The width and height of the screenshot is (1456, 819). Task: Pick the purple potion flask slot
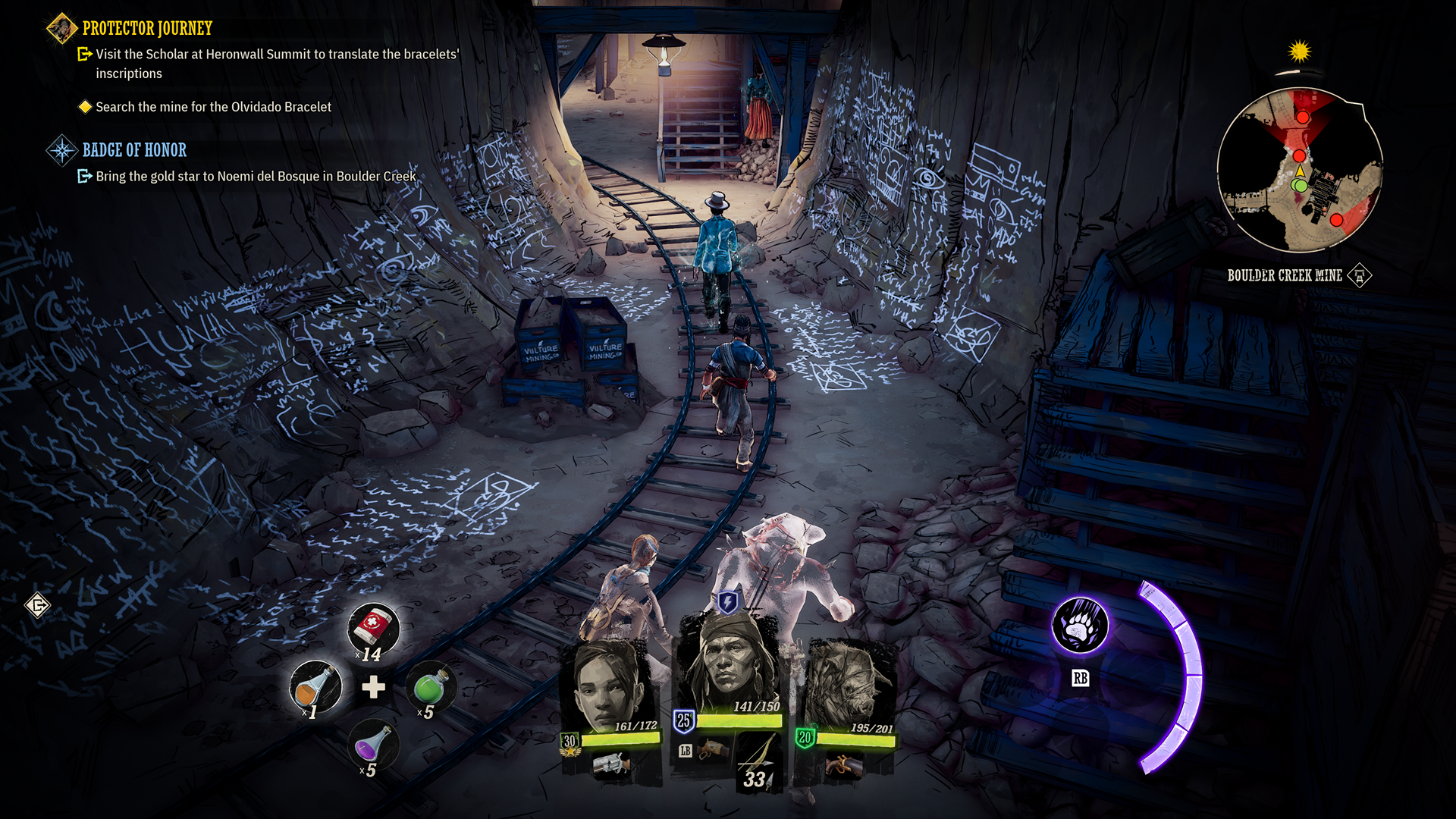(x=372, y=745)
